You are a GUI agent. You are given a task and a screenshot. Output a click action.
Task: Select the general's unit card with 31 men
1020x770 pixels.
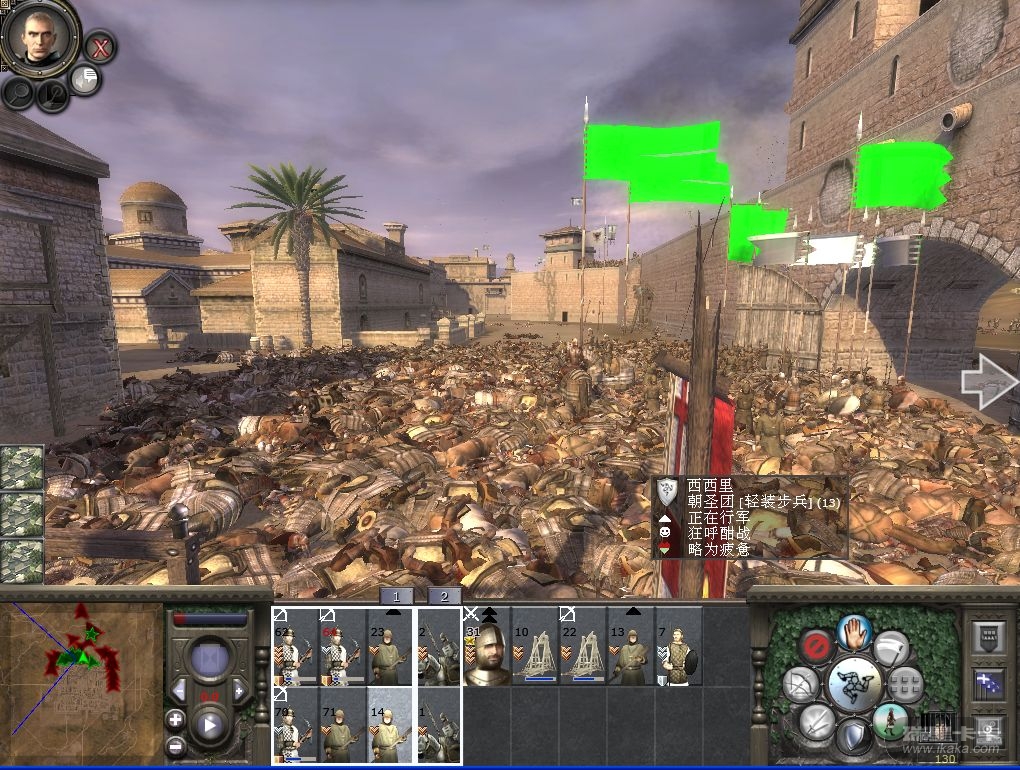[x=487, y=646]
